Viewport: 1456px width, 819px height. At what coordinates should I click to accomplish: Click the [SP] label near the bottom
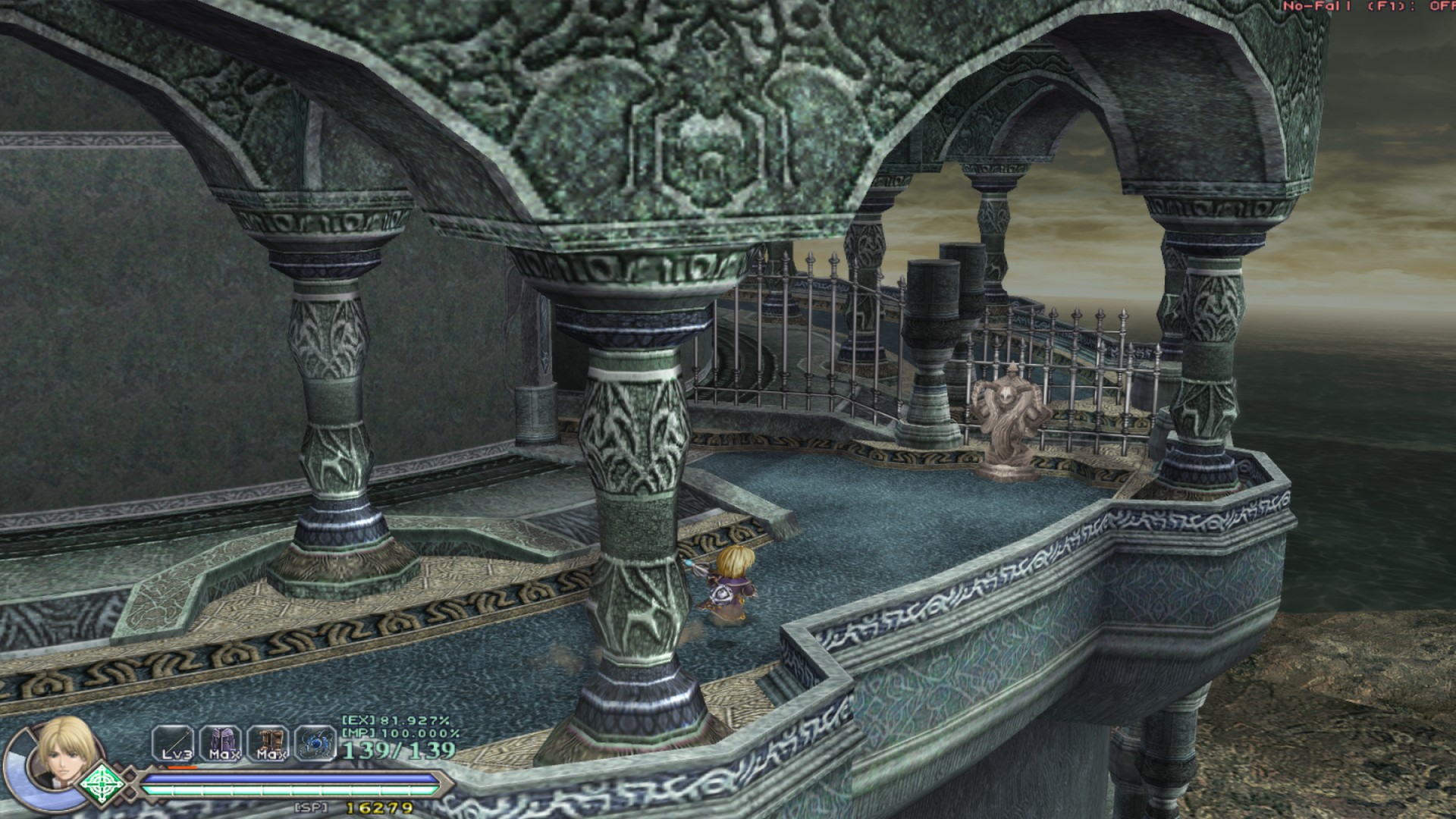pyautogui.click(x=309, y=808)
